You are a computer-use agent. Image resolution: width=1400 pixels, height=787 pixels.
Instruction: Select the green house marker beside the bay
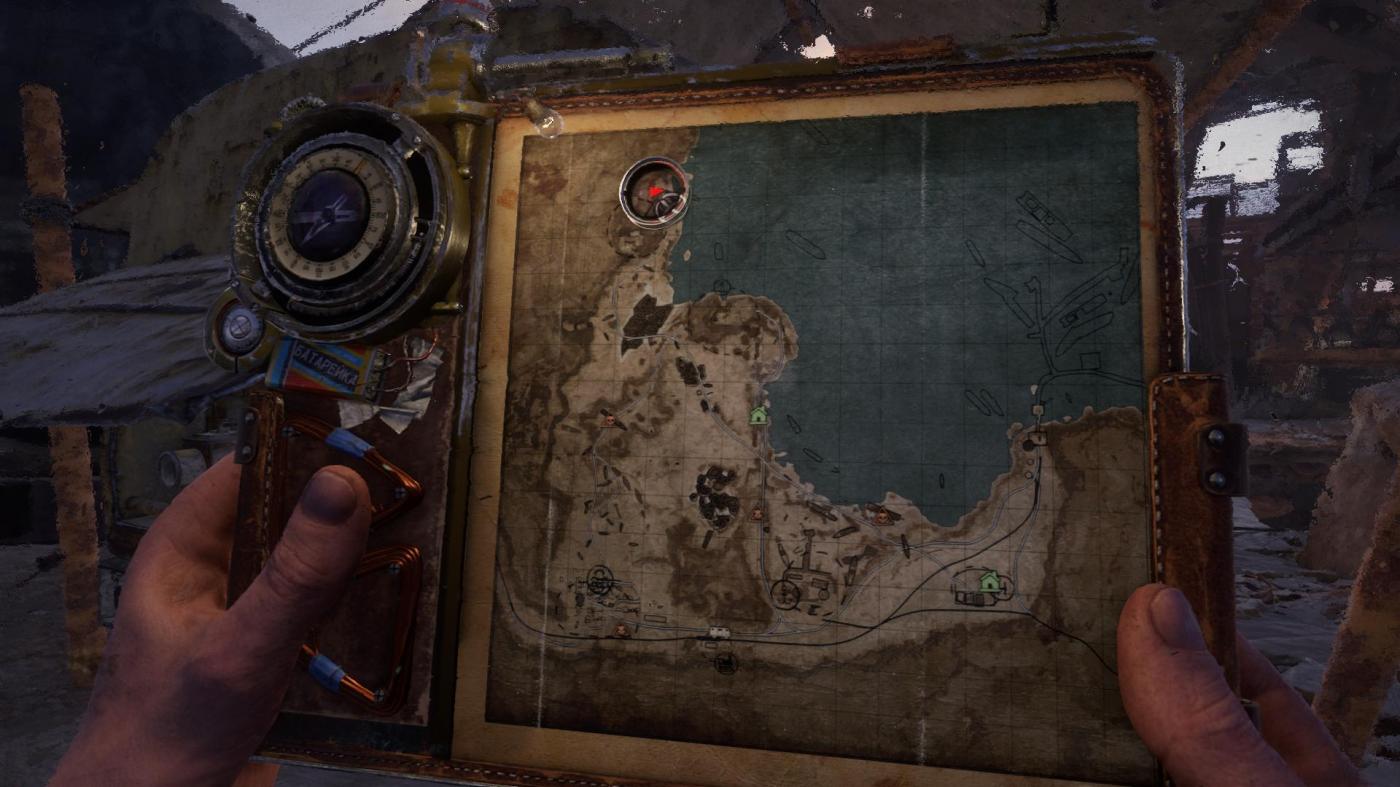759,414
